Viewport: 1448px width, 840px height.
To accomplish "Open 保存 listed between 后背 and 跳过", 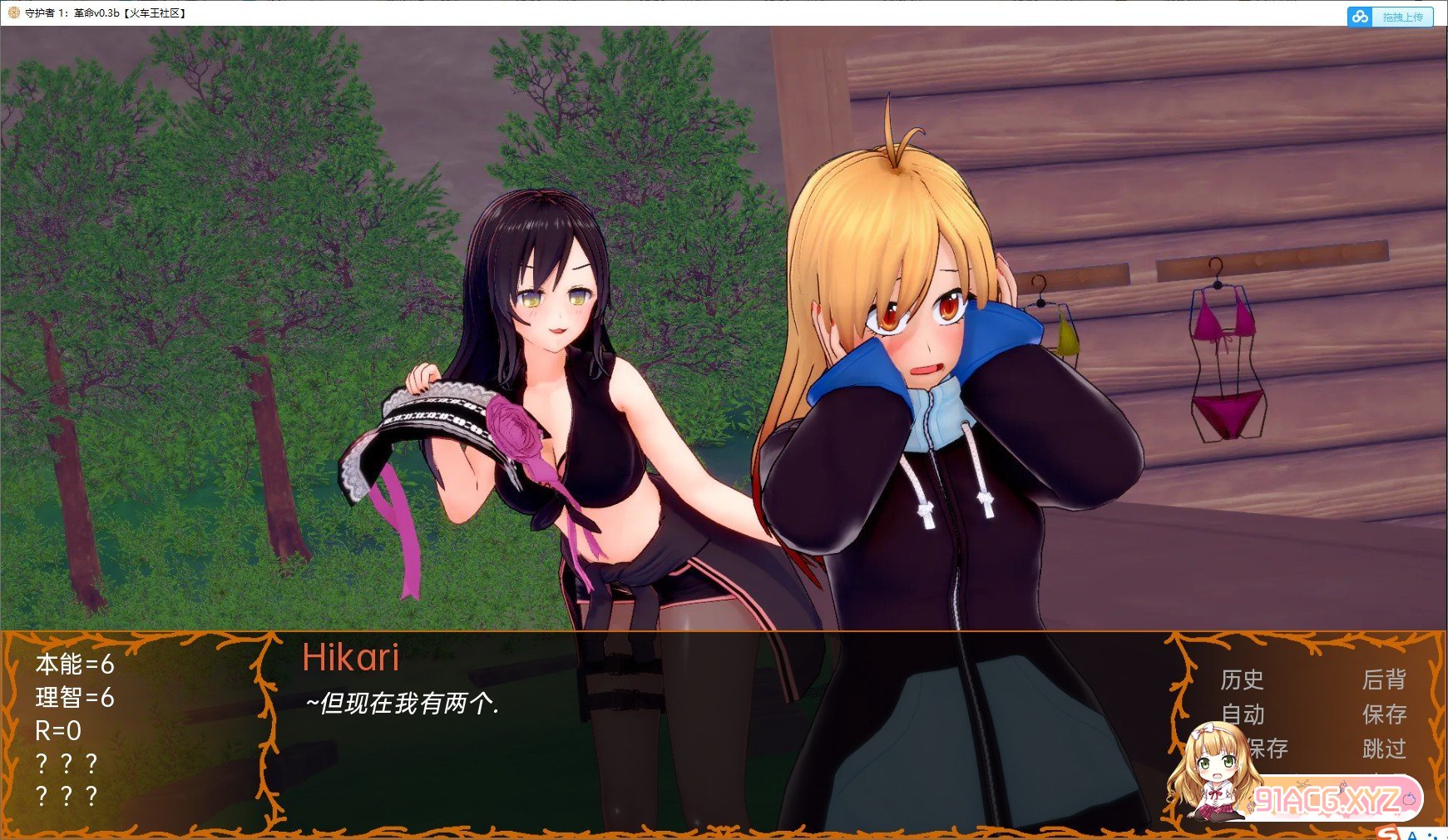I will pyautogui.click(x=1384, y=714).
